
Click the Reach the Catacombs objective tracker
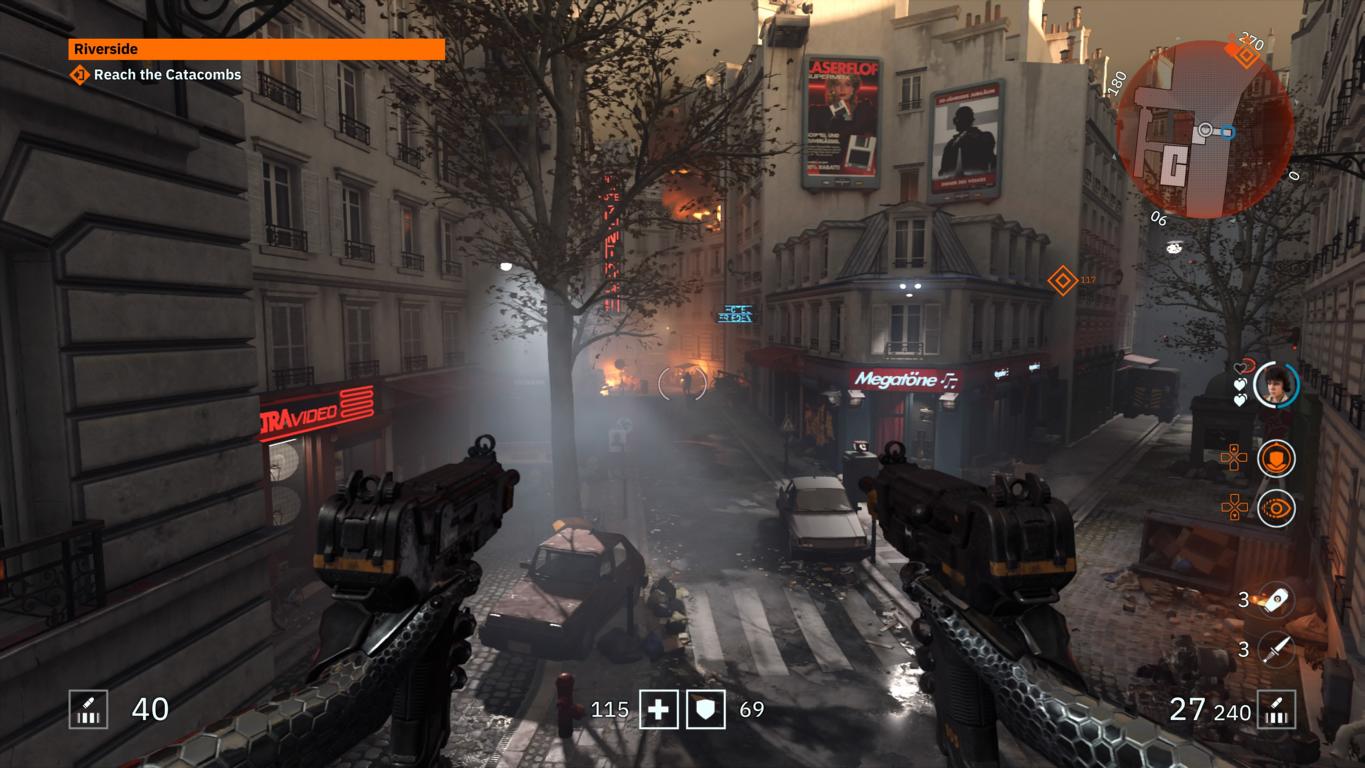point(156,75)
